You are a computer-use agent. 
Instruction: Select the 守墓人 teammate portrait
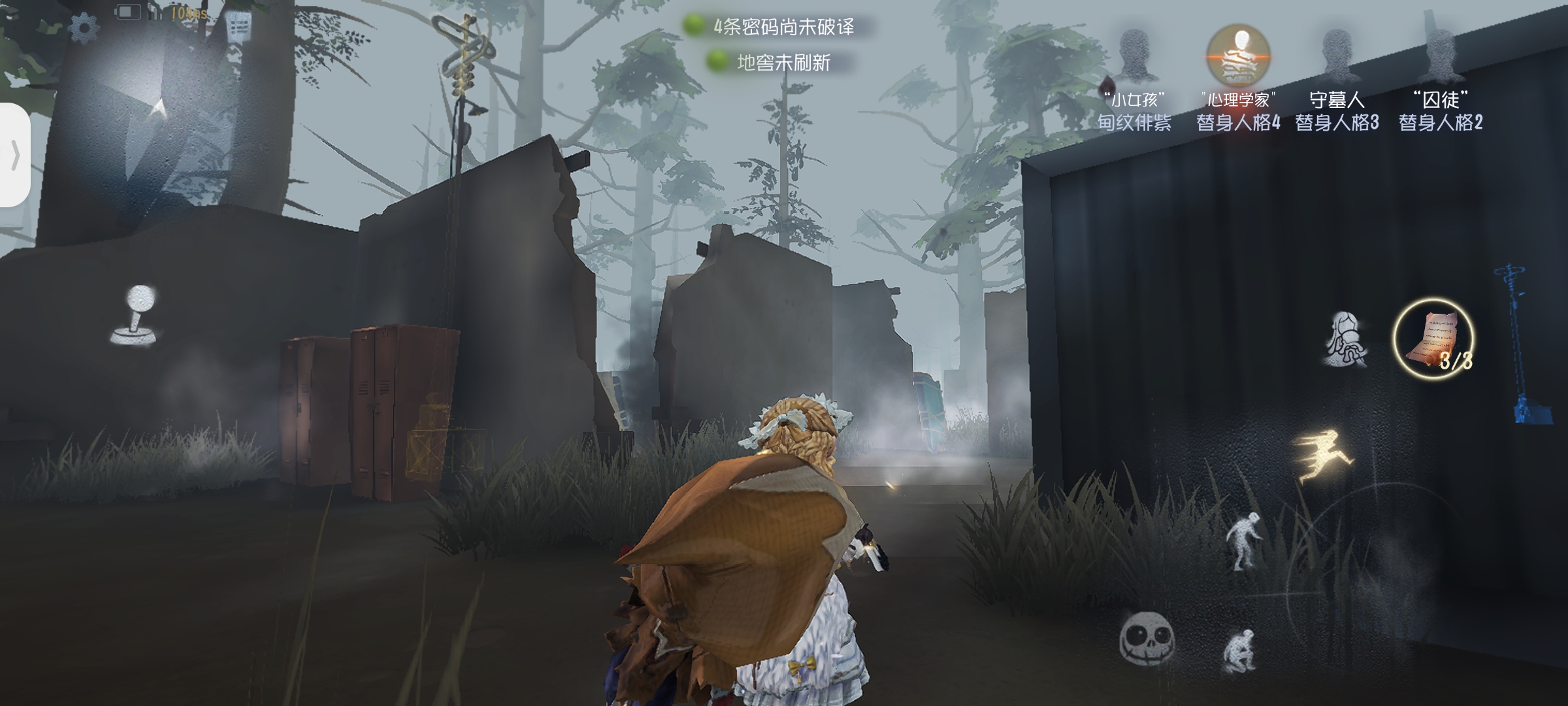1337,55
